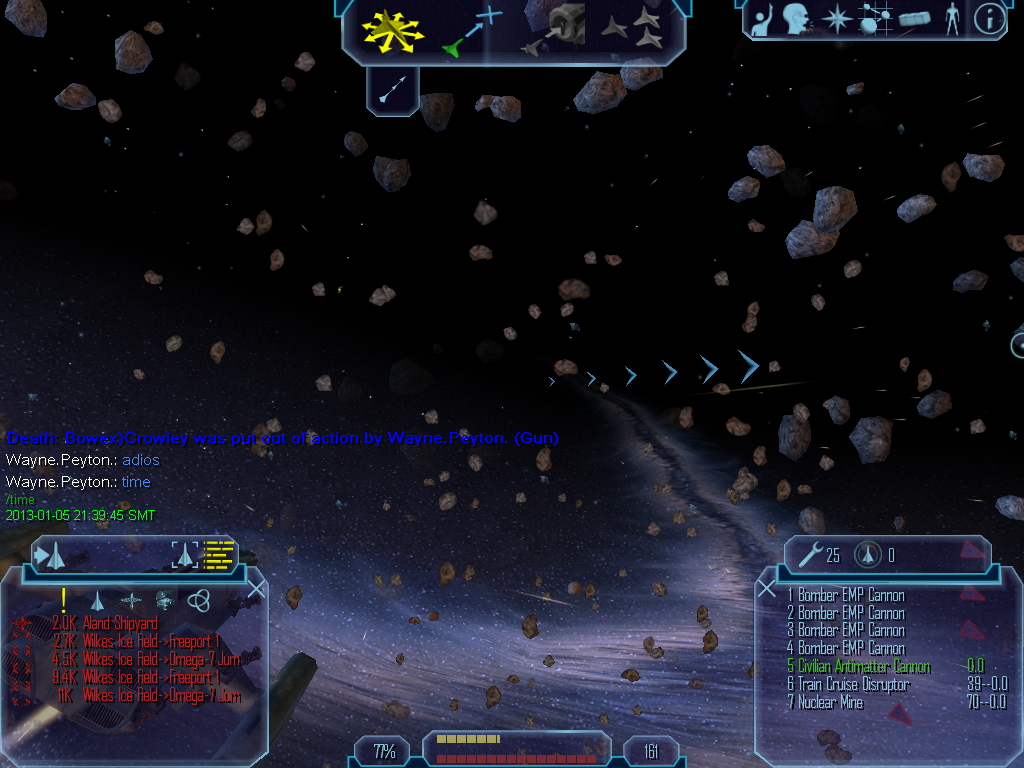Show the important exclamation-mark contacts filter

click(x=63, y=600)
